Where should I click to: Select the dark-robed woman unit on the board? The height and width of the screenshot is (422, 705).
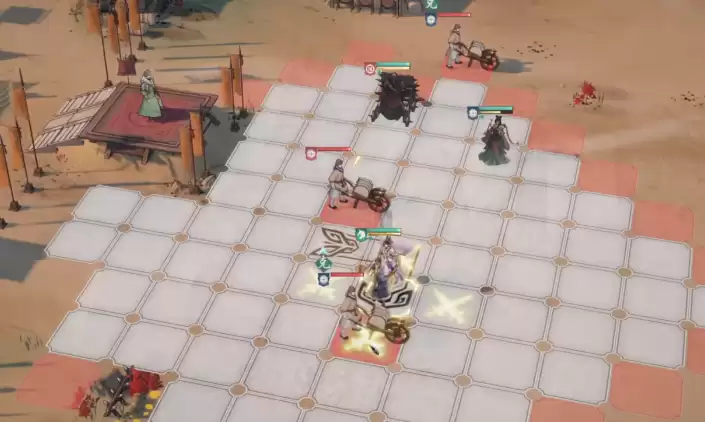click(x=494, y=141)
